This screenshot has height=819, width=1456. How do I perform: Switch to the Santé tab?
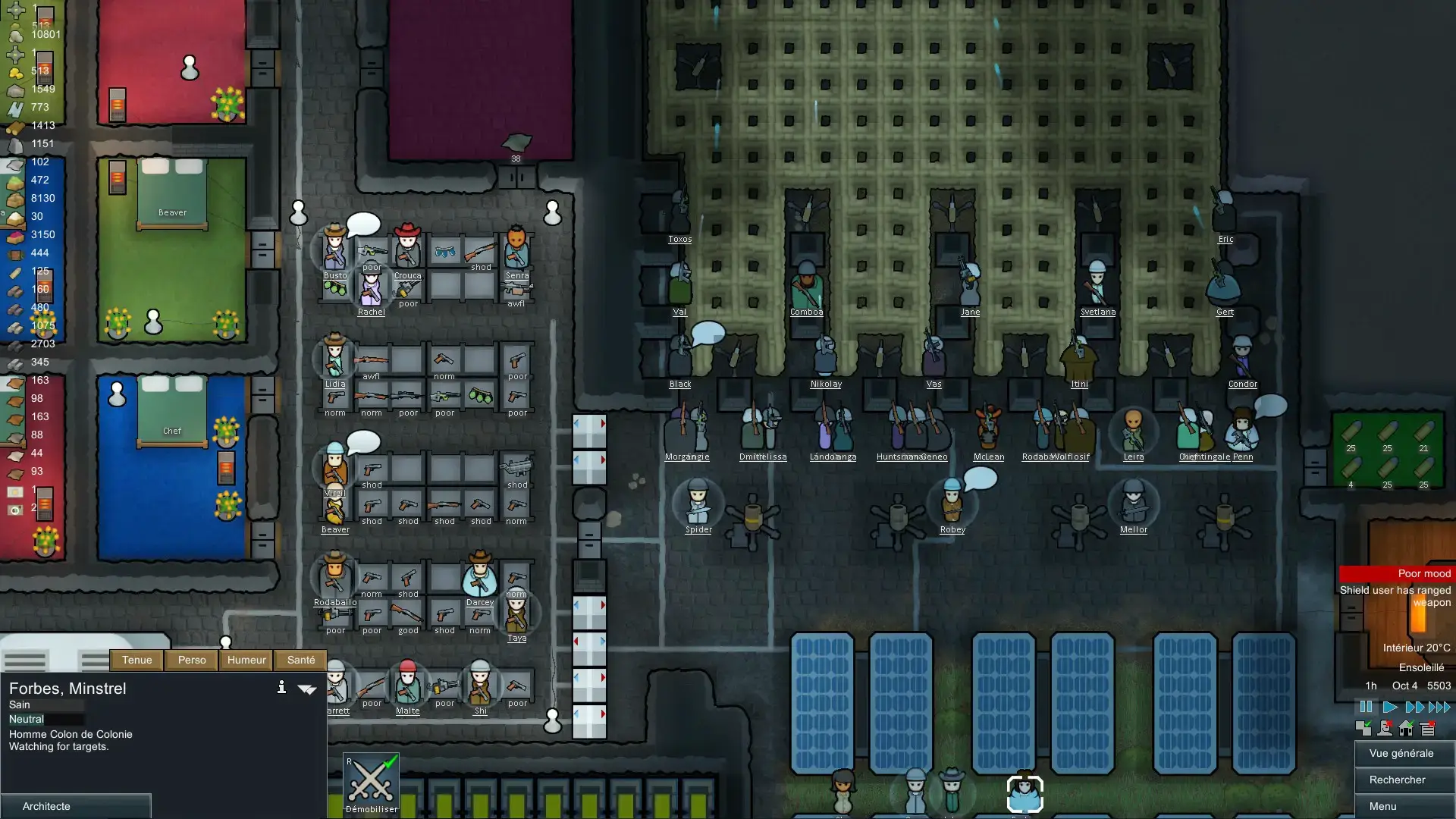coord(300,660)
